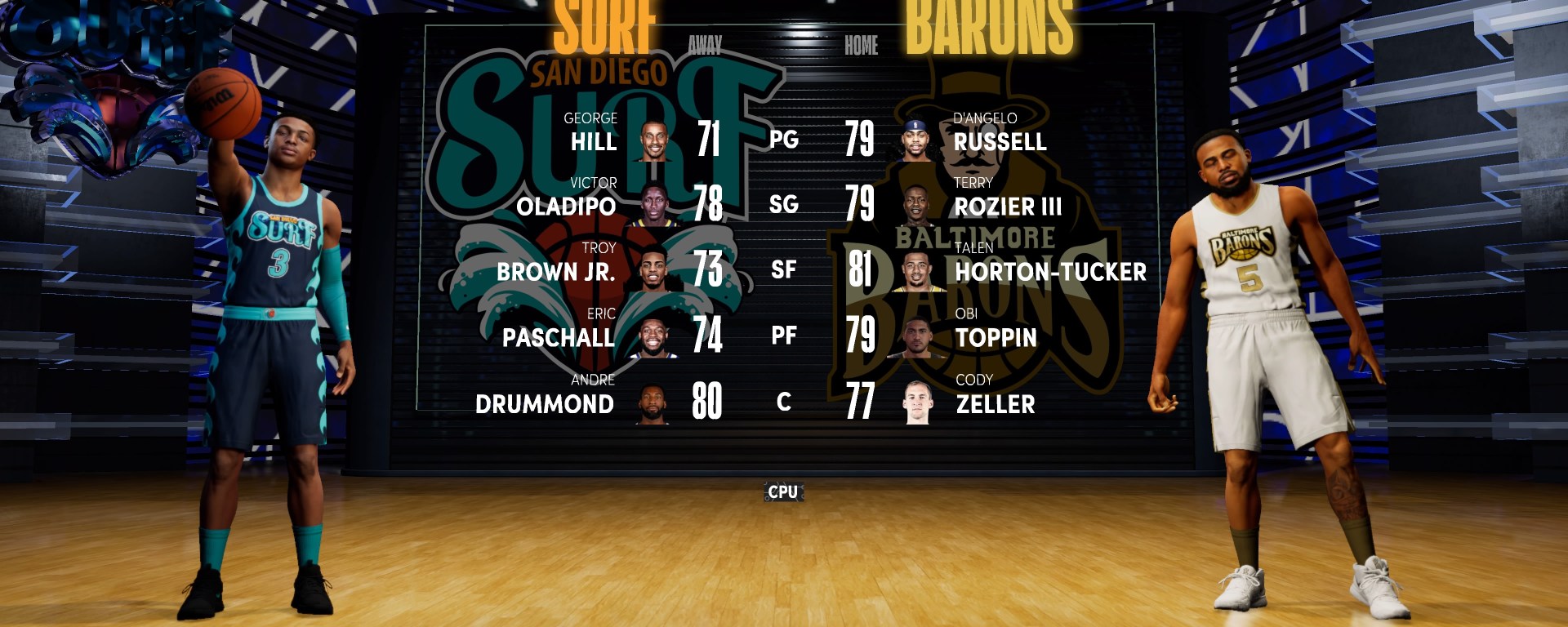The image size is (1568, 627).
Task: Select Troy Brown Jr. at small forward
Action: (x=556, y=271)
